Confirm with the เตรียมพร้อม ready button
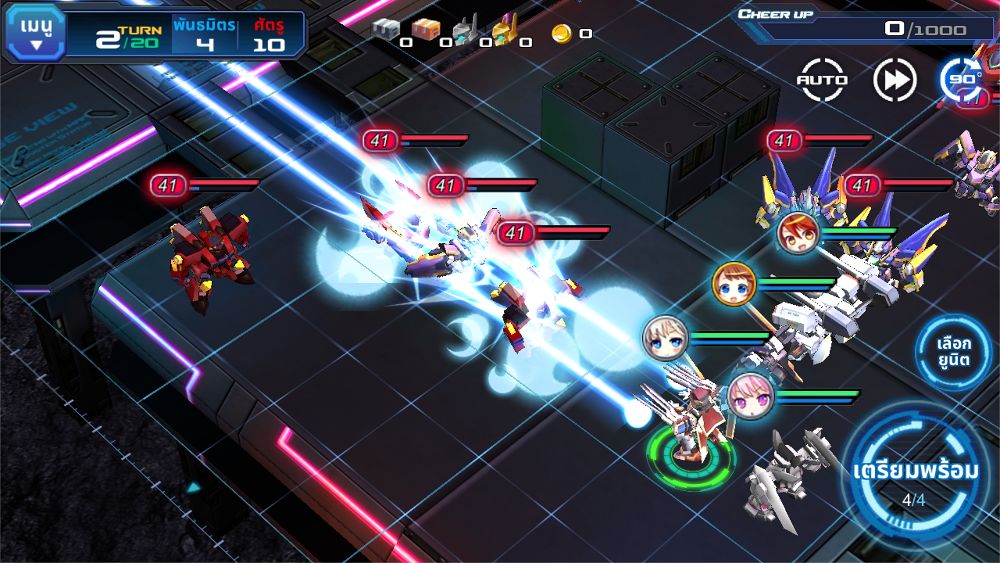Viewport: 1000px width, 563px height. [914, 477]
